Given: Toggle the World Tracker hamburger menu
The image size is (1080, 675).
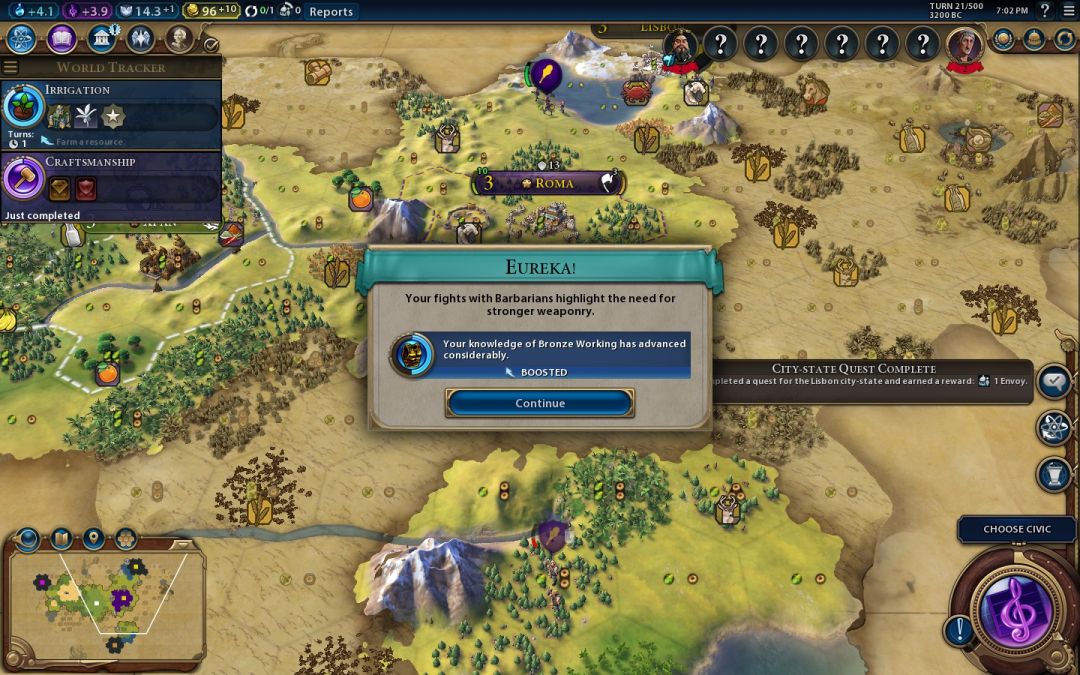Looking at the screenshot, I should pos(11,67).
